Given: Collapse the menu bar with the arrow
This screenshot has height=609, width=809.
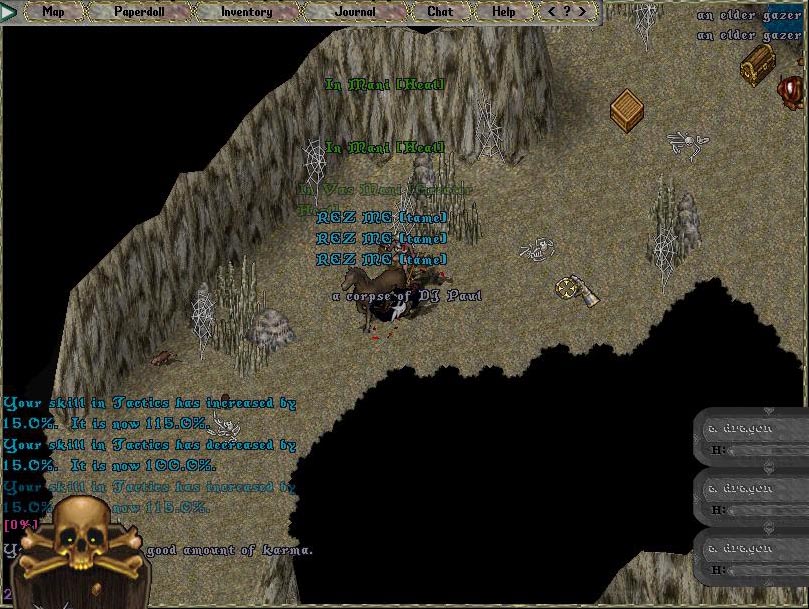Looking at the screenshot, I should [x=11, y=12].
